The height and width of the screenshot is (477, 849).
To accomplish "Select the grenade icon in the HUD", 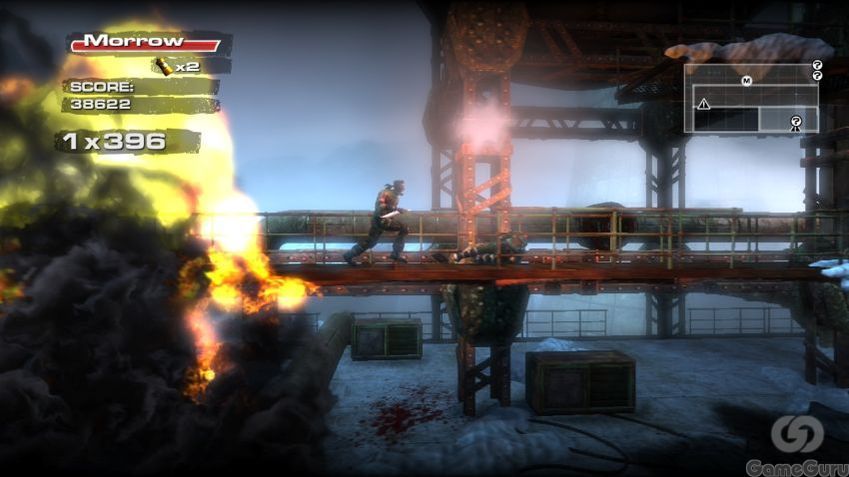I will (163, 66).
